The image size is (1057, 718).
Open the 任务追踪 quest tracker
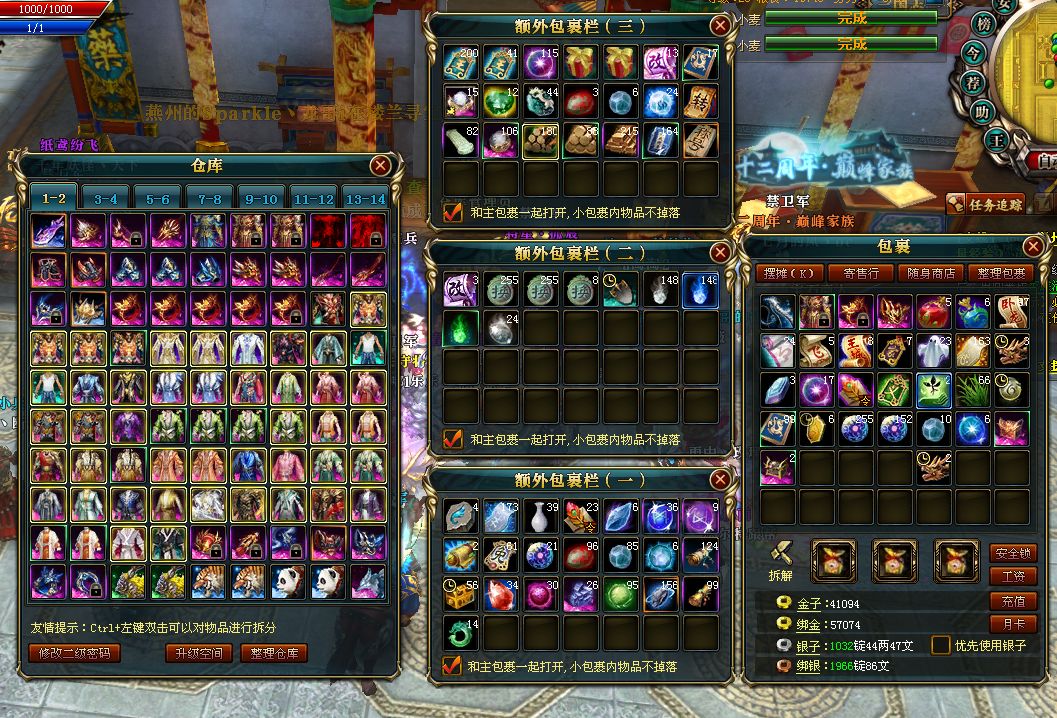coord(986,204)
